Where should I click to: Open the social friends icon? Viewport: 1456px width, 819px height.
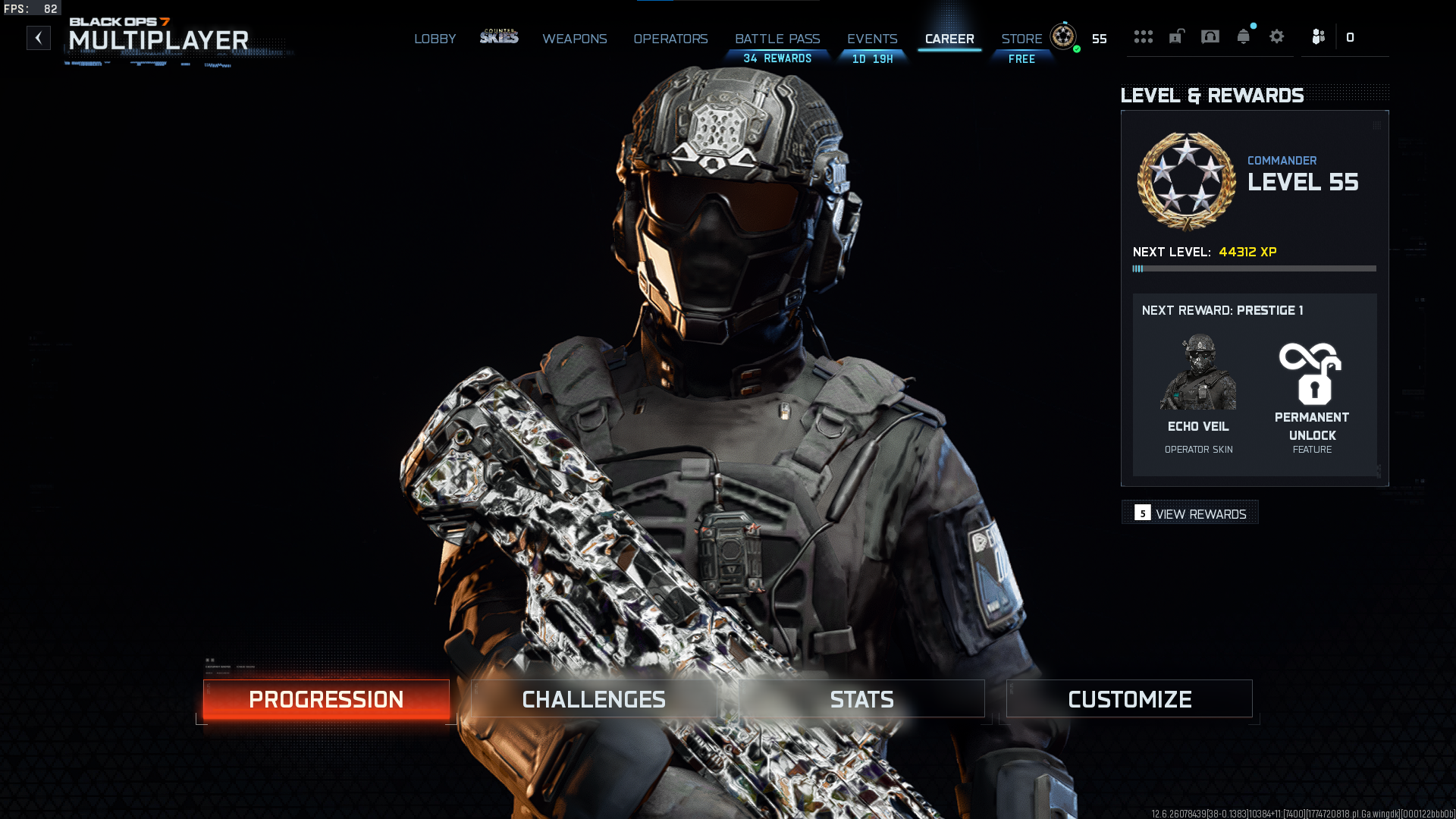(x=1319, y=36)
